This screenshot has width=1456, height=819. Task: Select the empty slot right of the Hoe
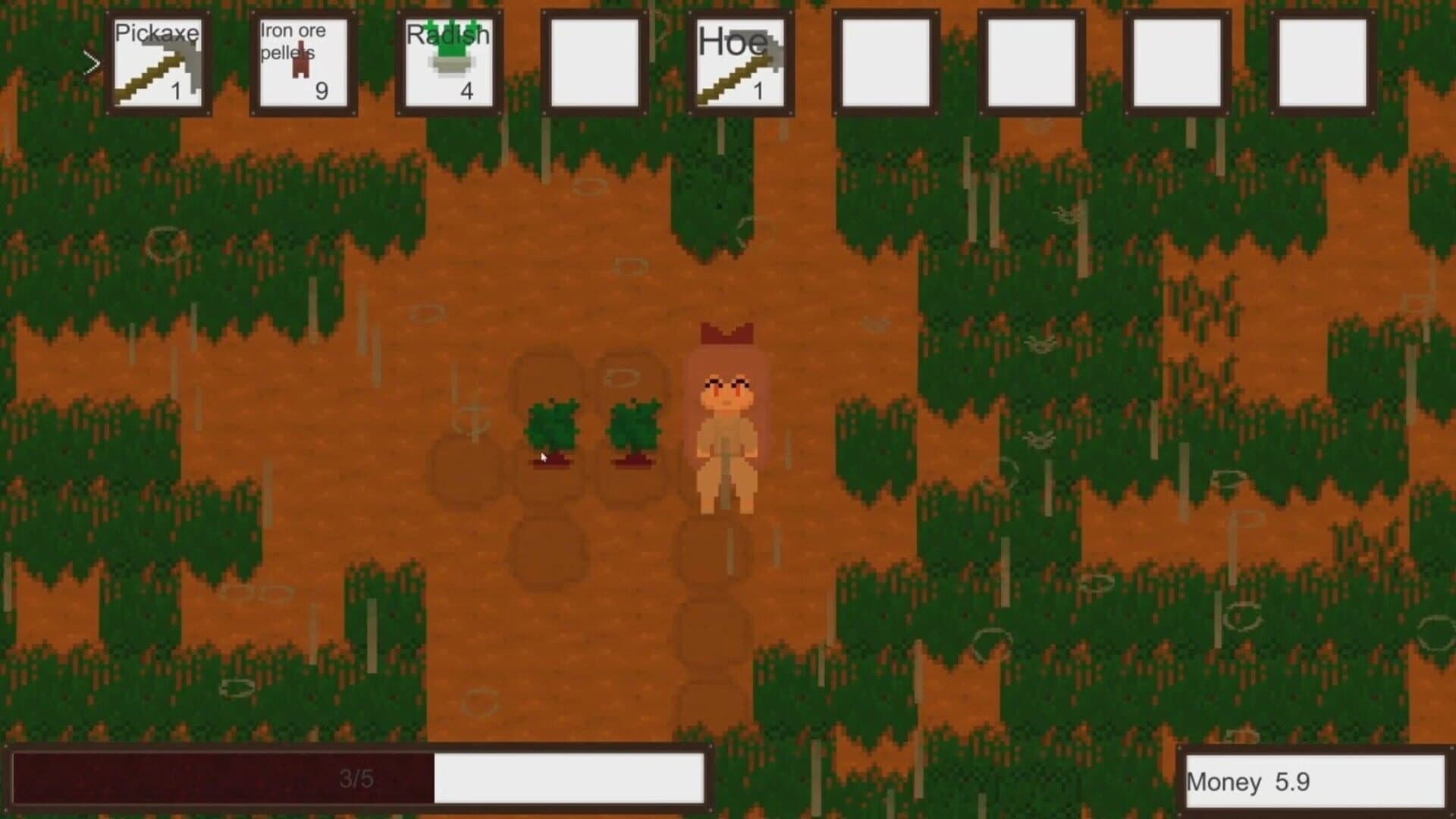[885, 61]
